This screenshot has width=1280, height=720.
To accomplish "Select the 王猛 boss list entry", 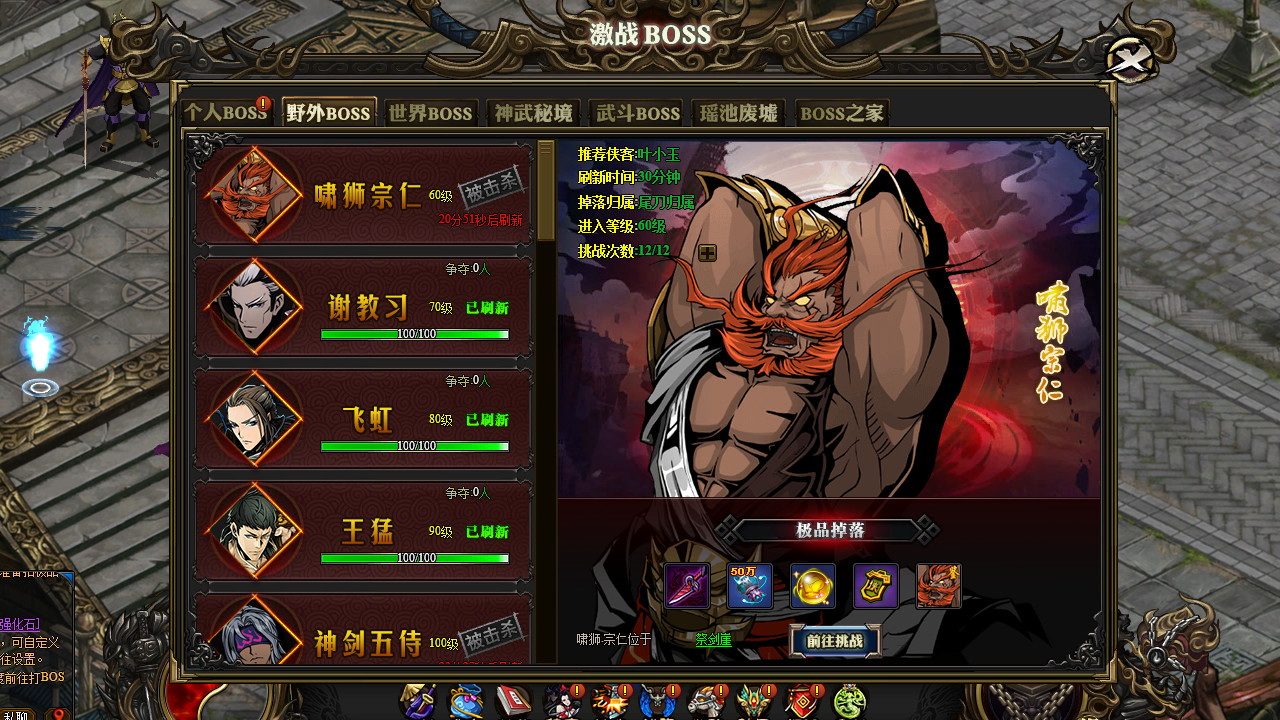I will tap(360, 531).
